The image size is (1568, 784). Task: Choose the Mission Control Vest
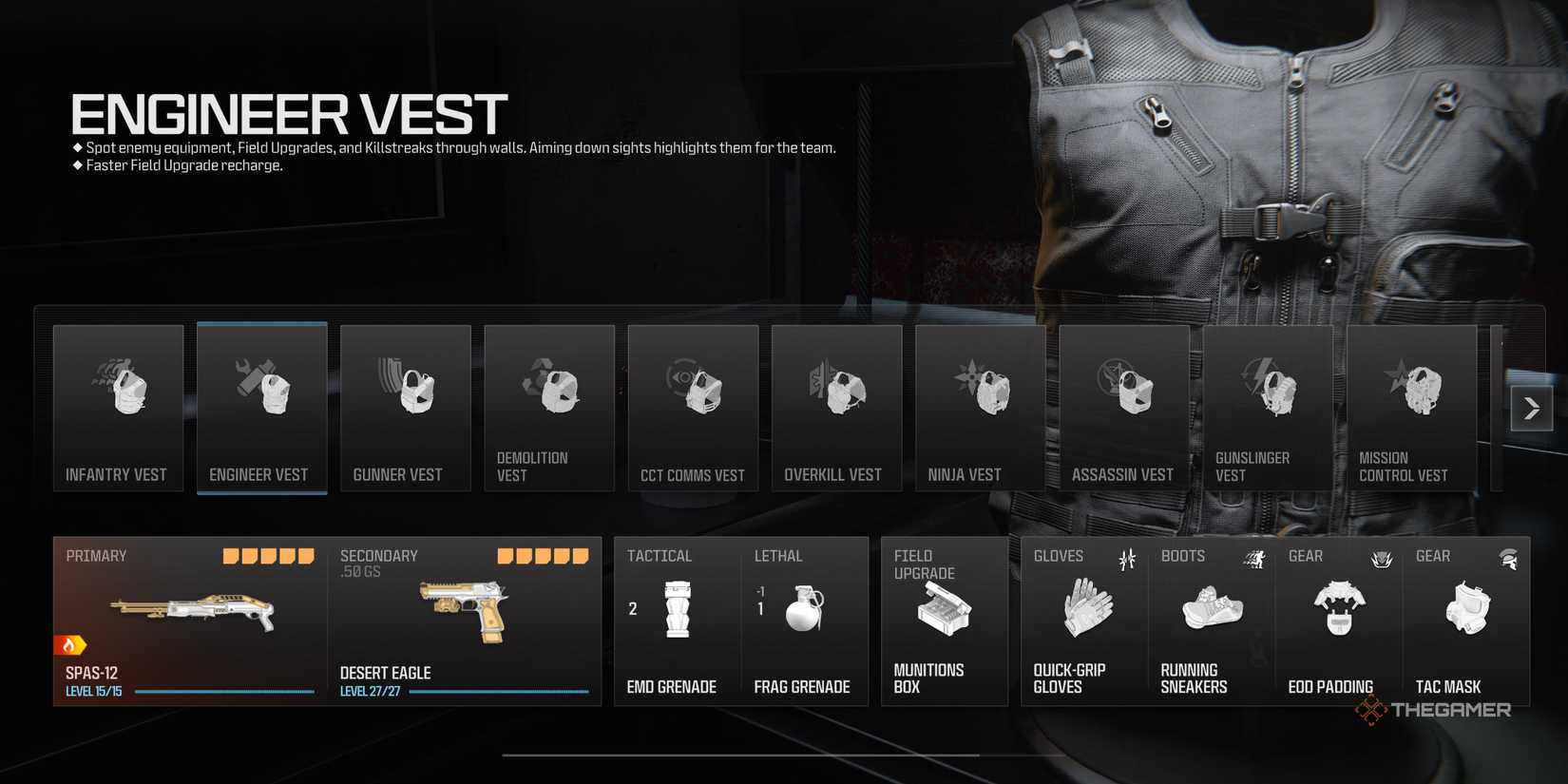click(1412, 407)
